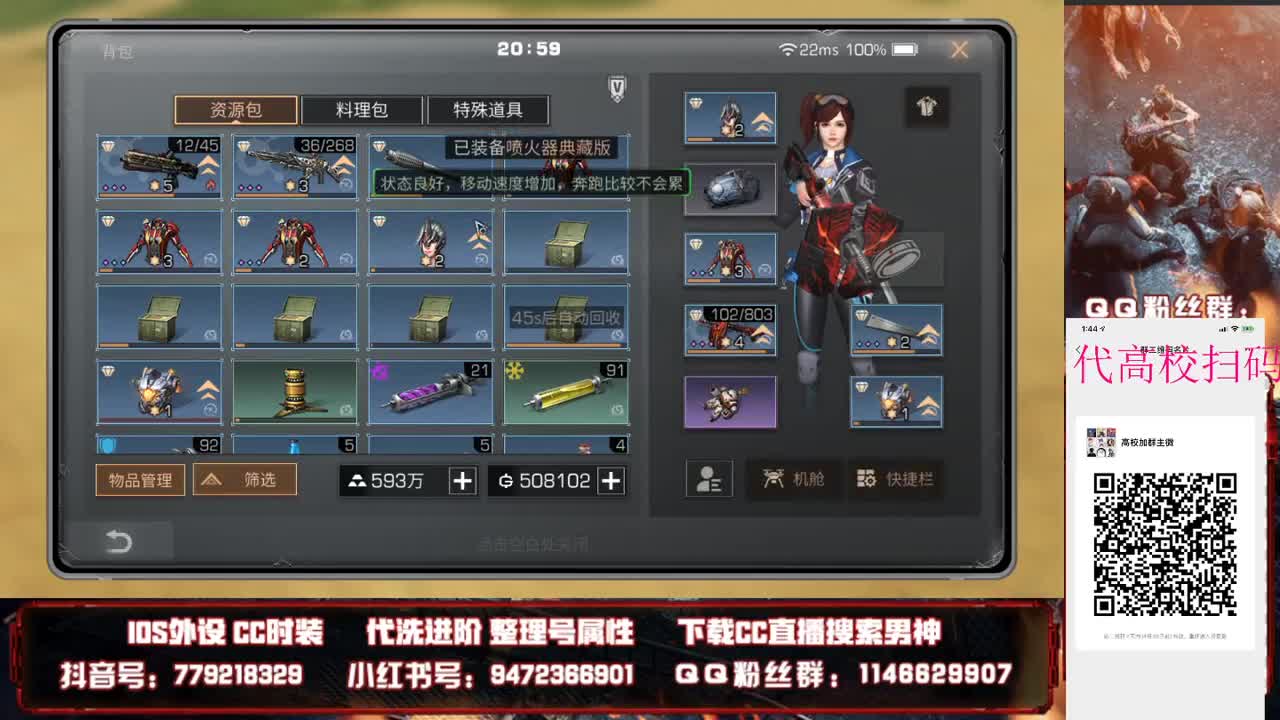Open the 快捷栏 quick bar
1280x720 pixels.
tap(897, 479)
